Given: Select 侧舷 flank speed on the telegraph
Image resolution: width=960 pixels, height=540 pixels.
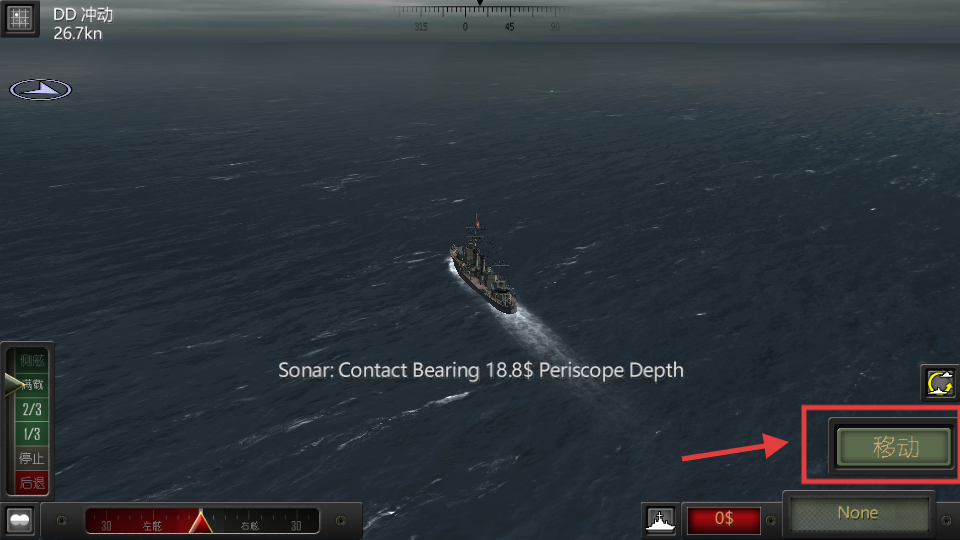Looking at the screenshot, I should [32, 361].
